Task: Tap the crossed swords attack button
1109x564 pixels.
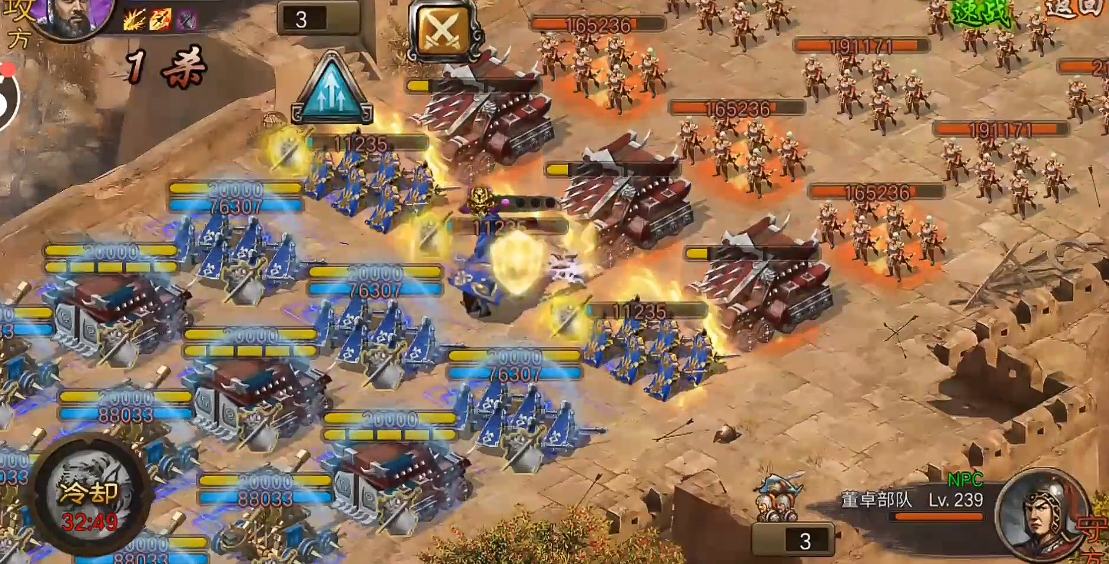Action: (x=438, y=30)
